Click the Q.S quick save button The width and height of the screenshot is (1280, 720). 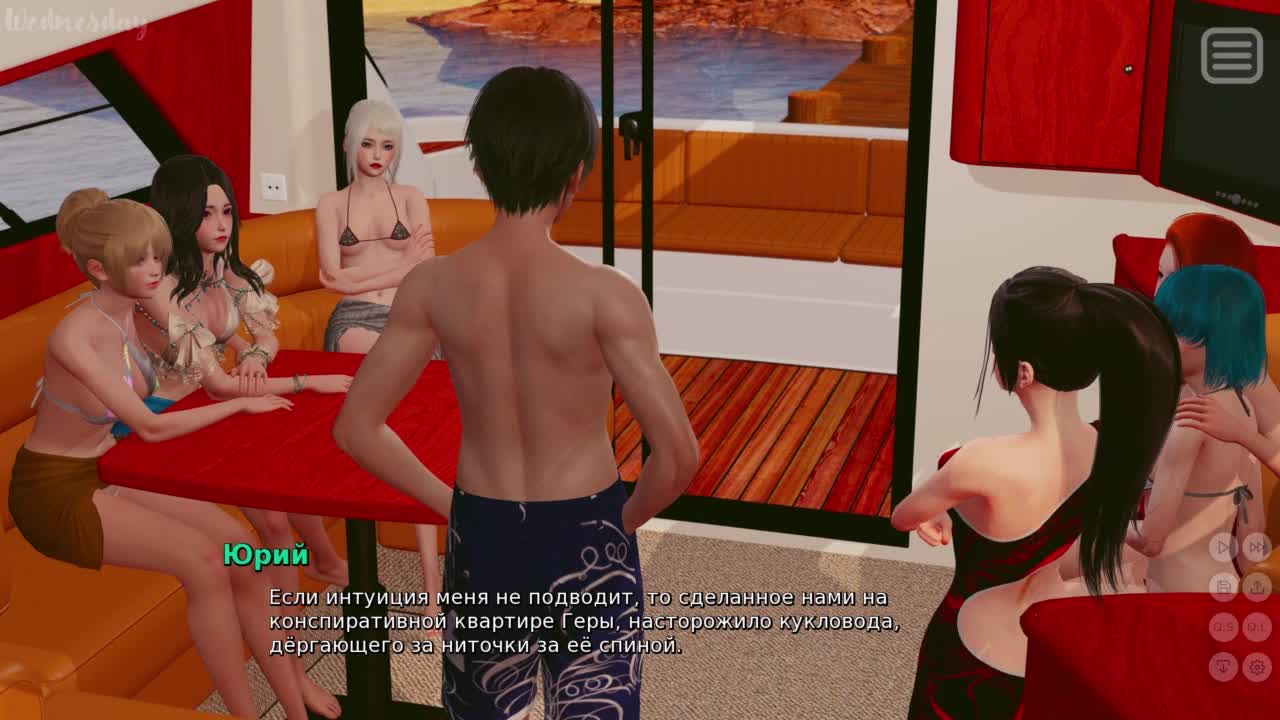pos(1223,627)
